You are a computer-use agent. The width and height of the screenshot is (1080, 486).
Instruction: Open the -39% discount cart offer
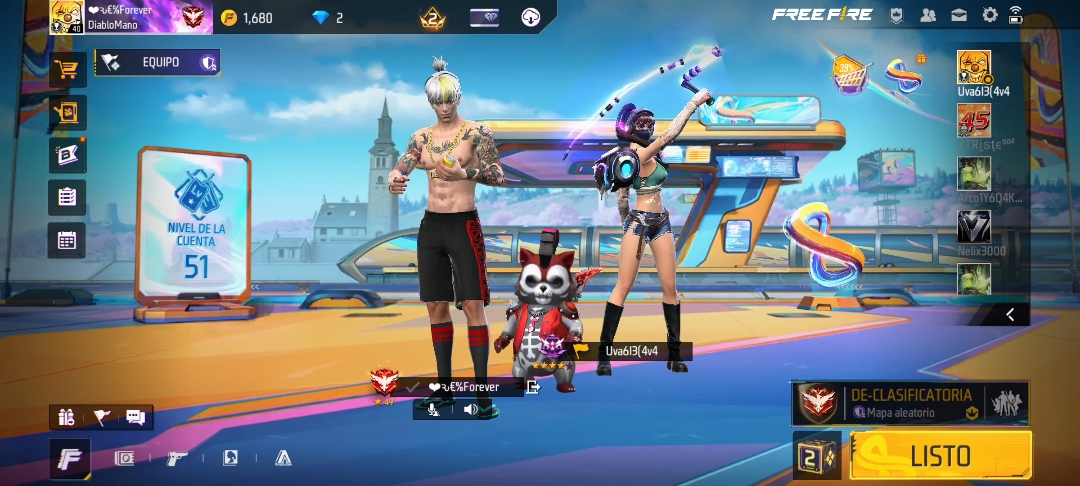click(x=849, y=73)
